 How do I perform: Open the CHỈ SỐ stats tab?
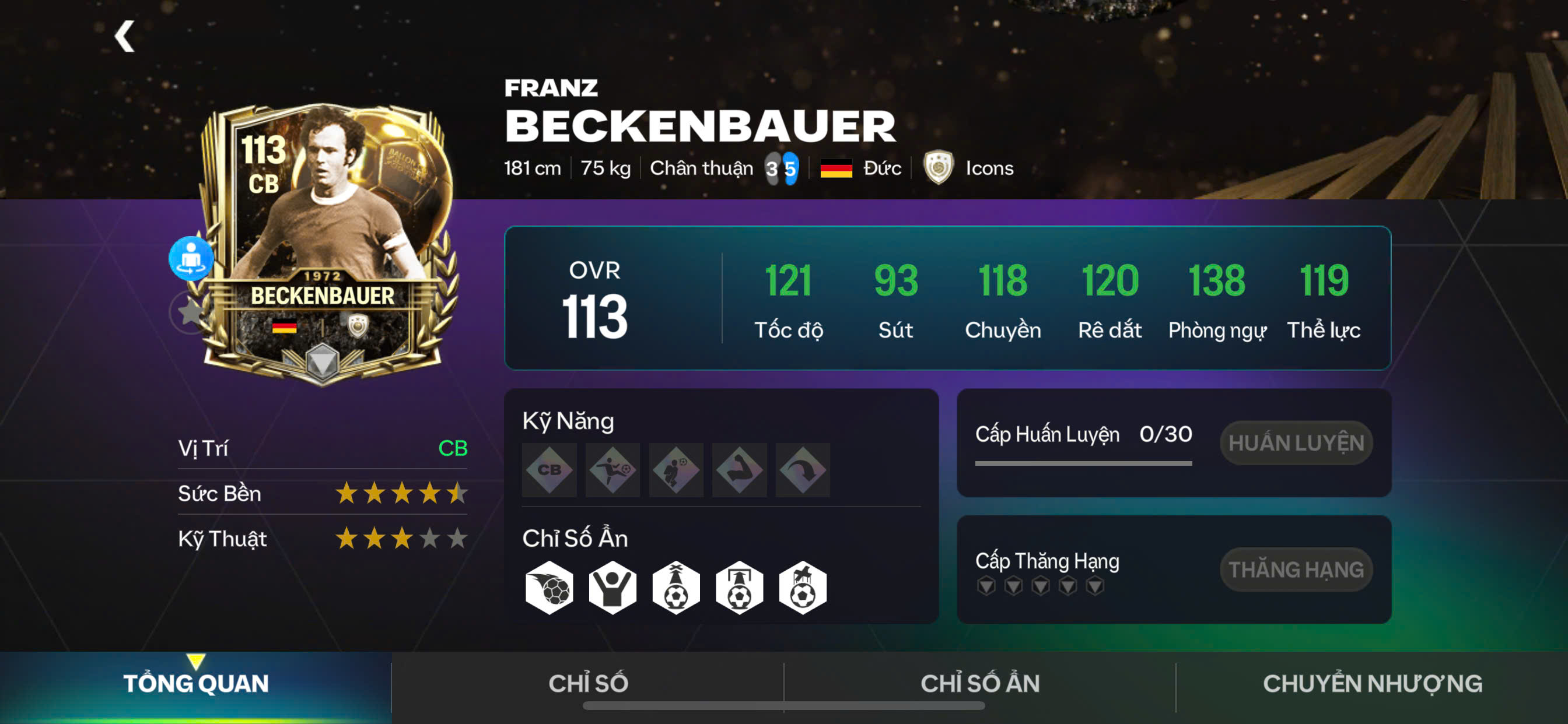tap(588, 684)
